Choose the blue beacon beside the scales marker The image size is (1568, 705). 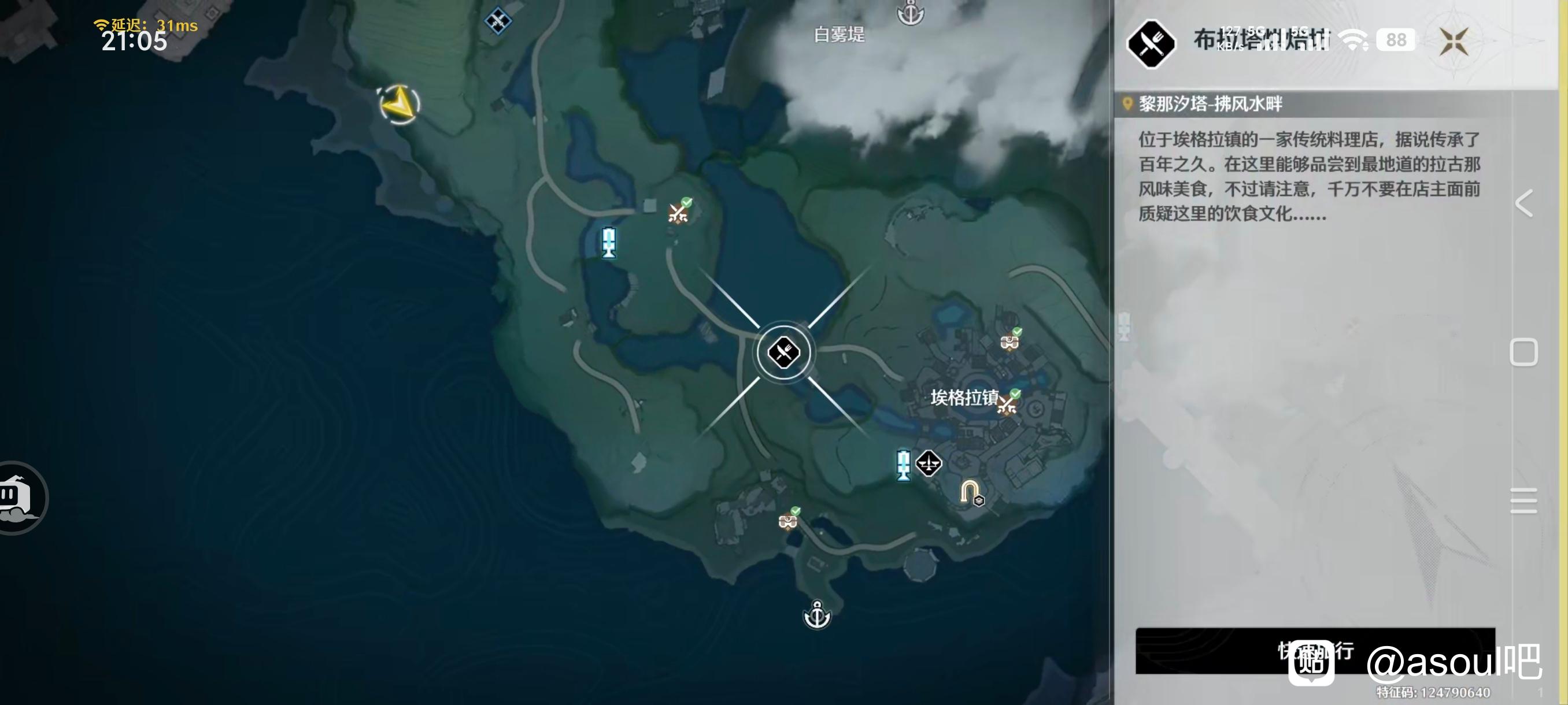pyautogui.click(x=903, y=465)
